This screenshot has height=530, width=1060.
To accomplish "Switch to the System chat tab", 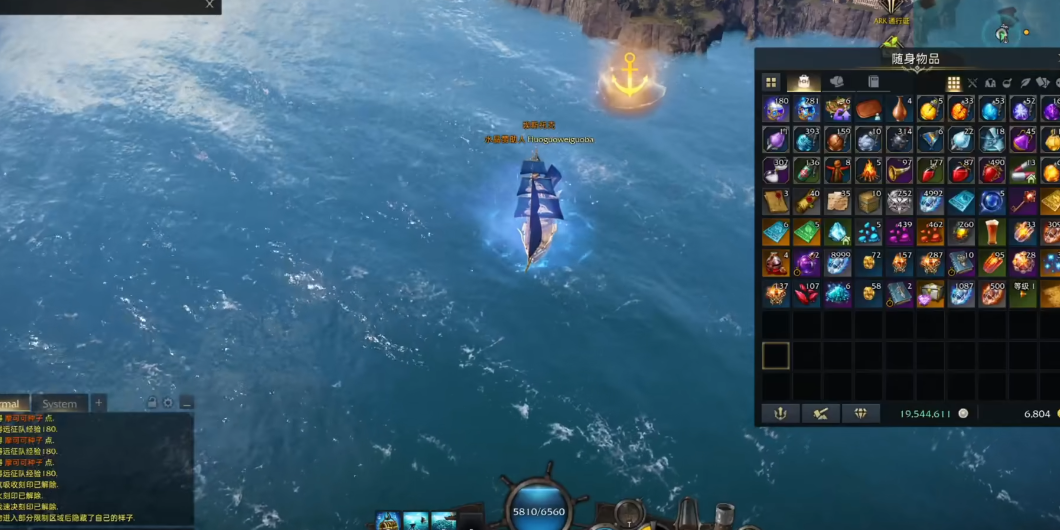I will 59,404.
